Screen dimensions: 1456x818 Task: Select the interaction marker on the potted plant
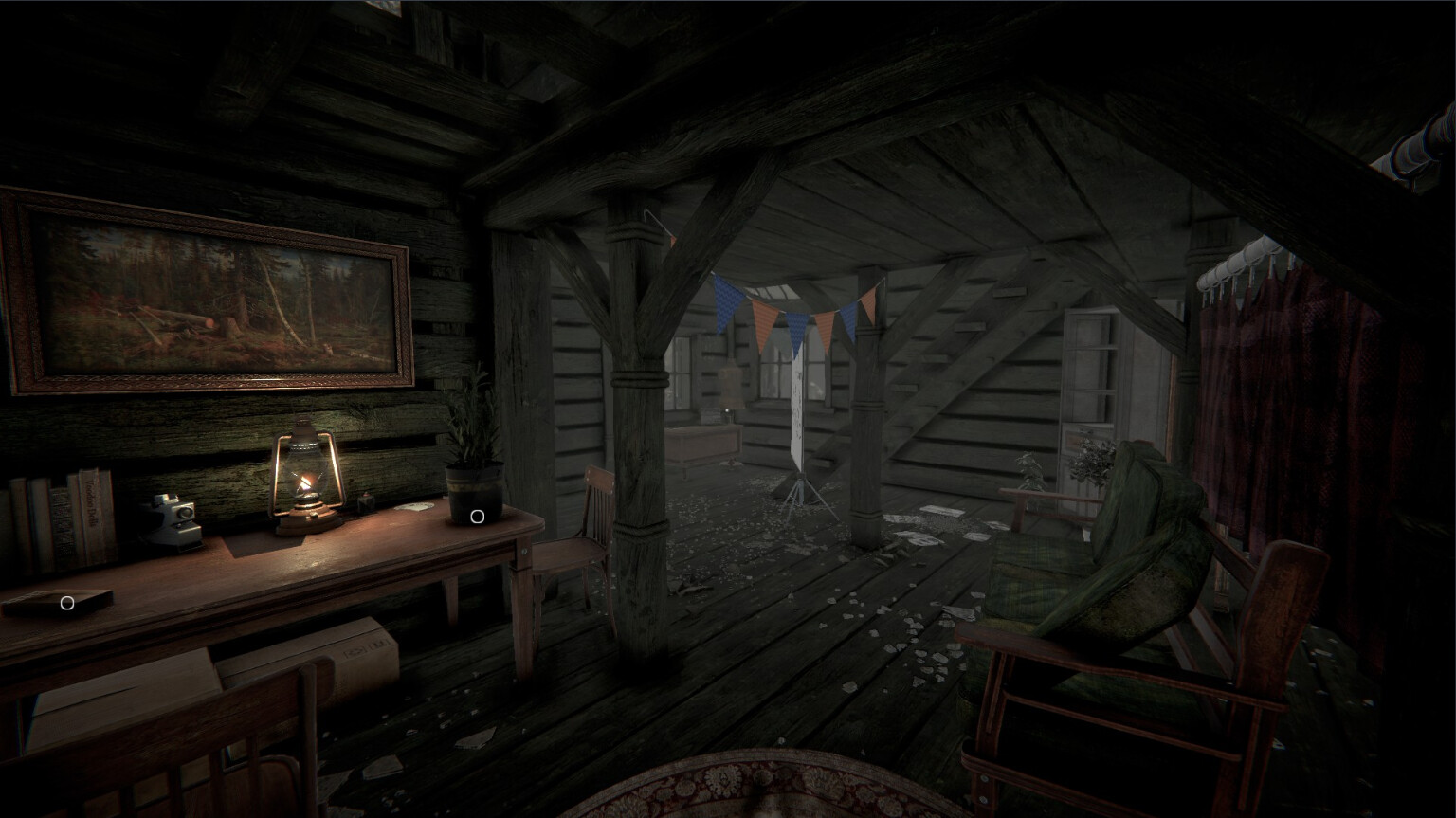(x=478, y=517)
